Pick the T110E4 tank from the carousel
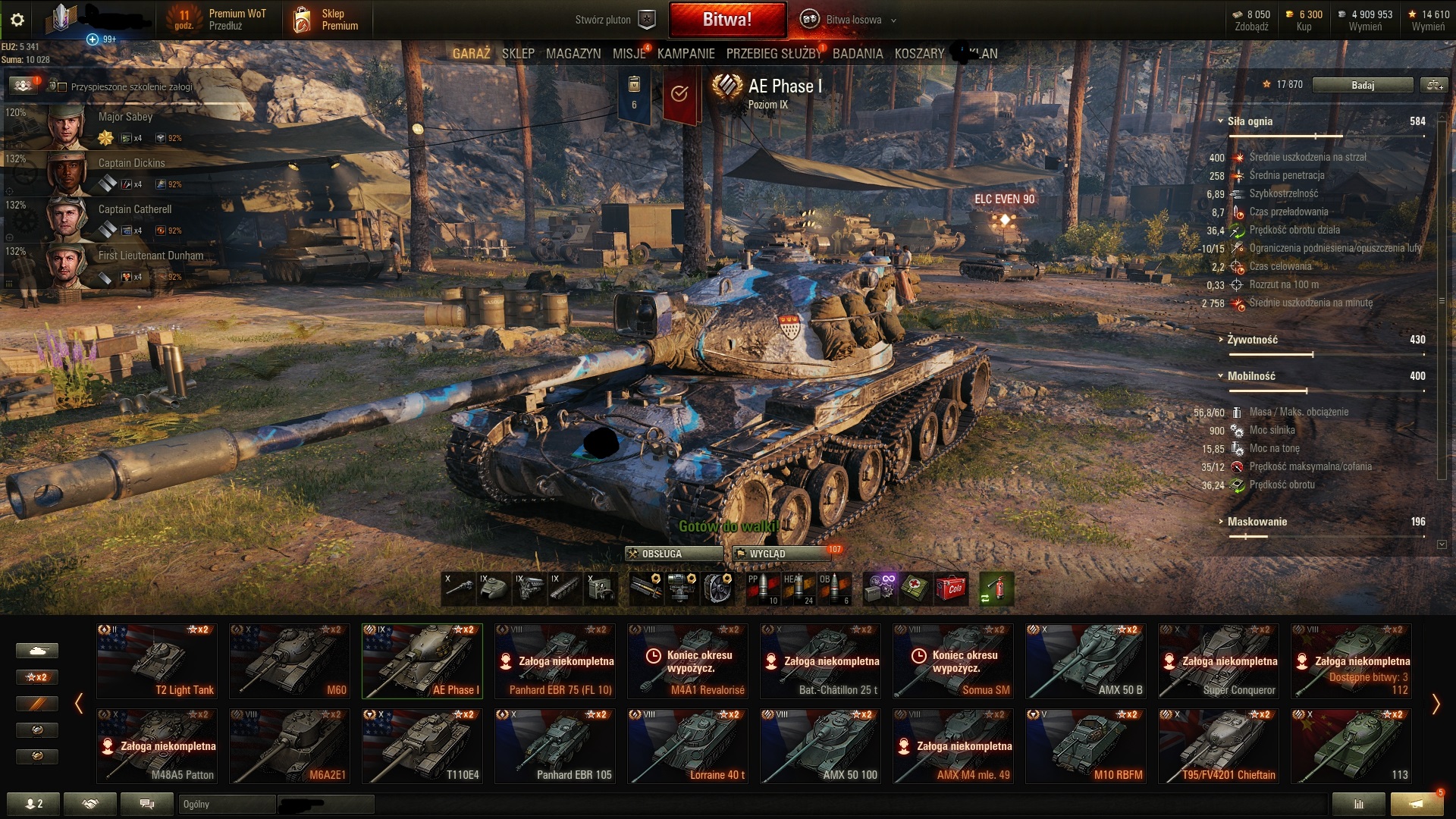The image size is (1456, 819). click(422, 745)
